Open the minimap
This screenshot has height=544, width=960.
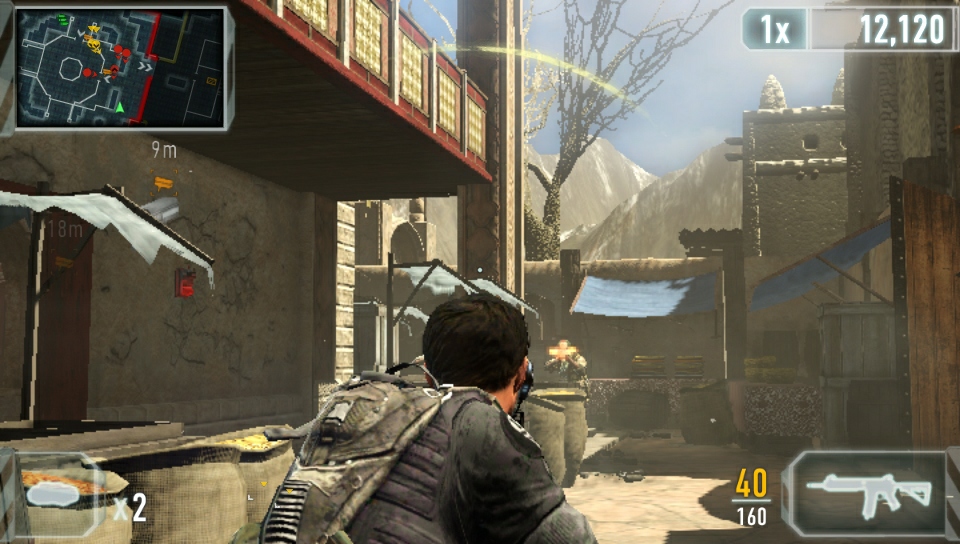click(x=119, y=67)
